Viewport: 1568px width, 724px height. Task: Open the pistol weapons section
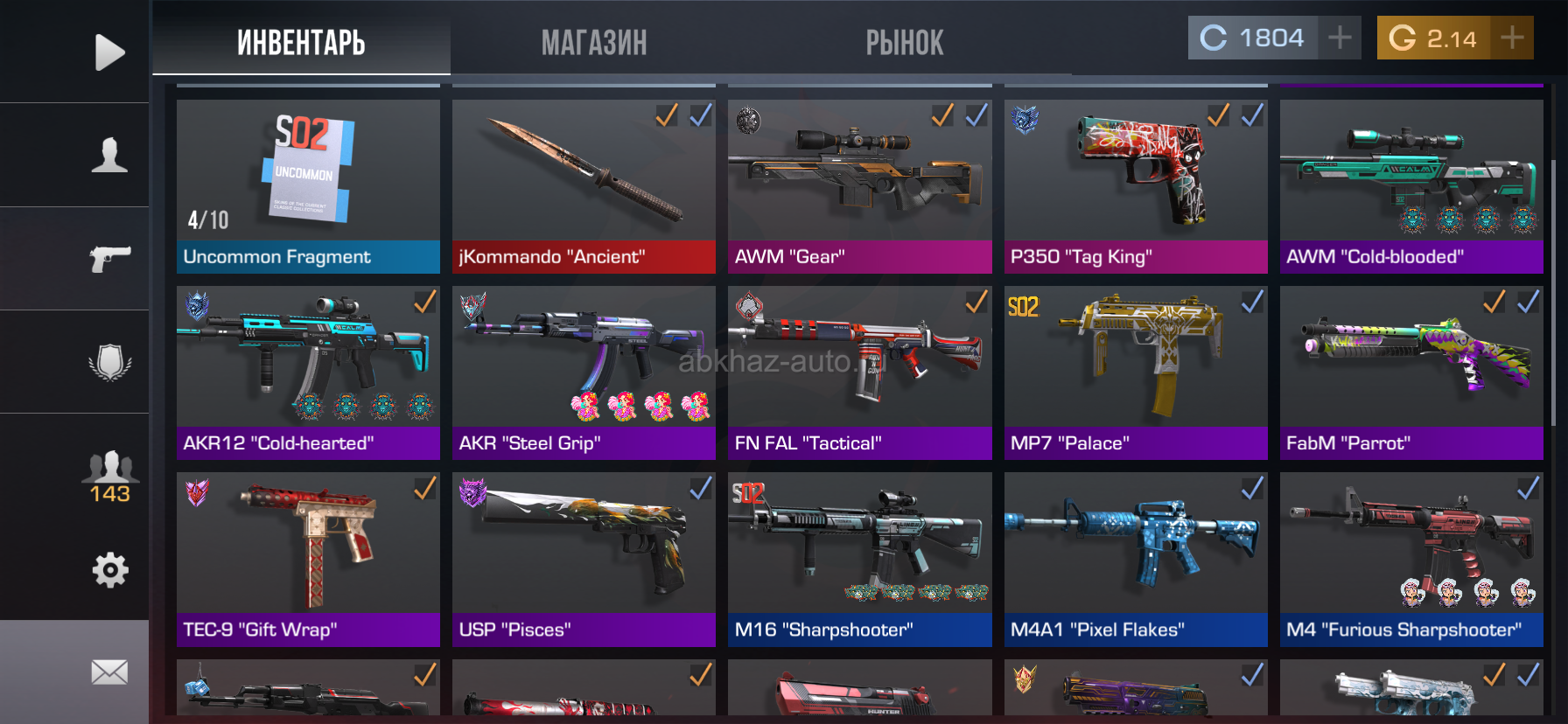click(109, 258)
